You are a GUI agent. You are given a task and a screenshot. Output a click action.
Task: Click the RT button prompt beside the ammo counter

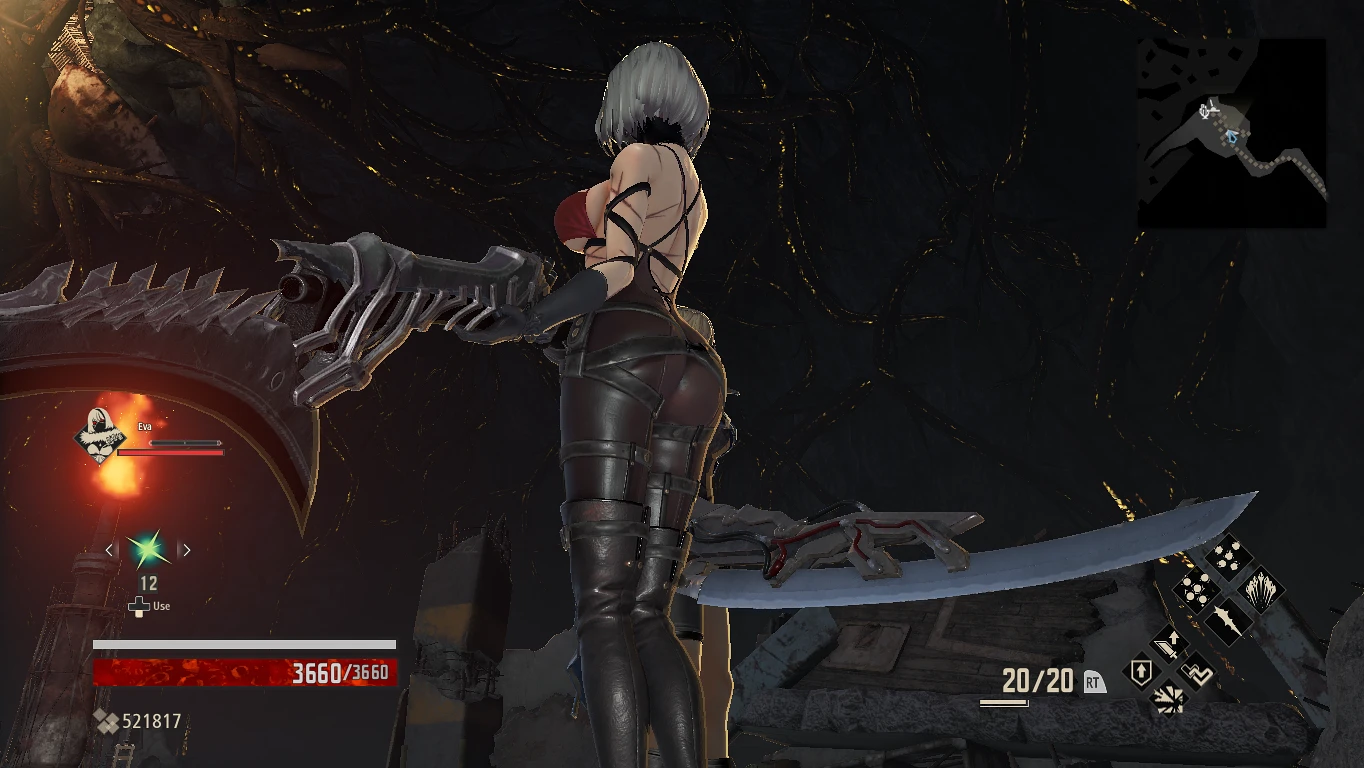[1093, 680]
